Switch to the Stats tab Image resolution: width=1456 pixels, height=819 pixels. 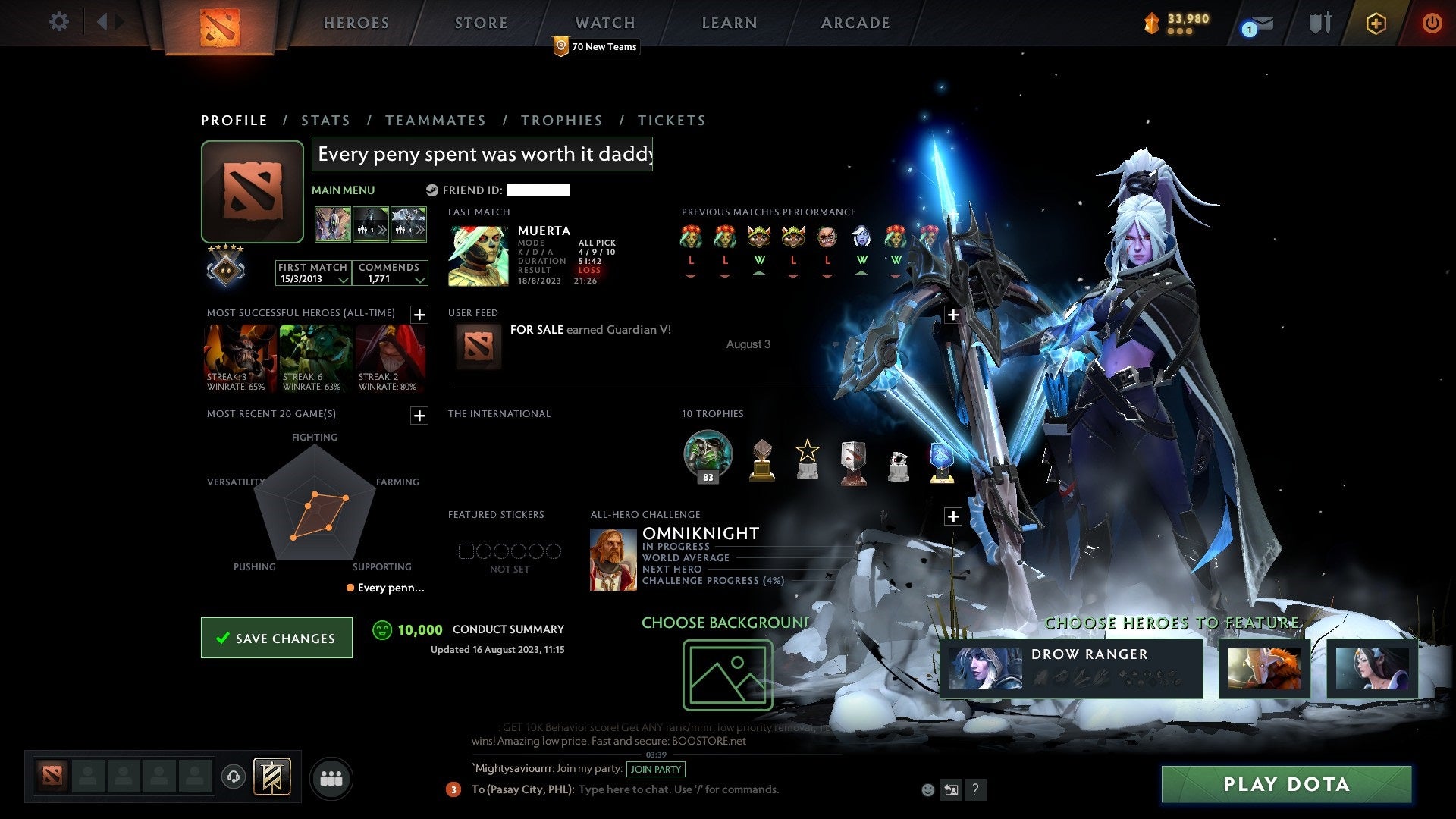pyautogui.click(x=325, y=121)
